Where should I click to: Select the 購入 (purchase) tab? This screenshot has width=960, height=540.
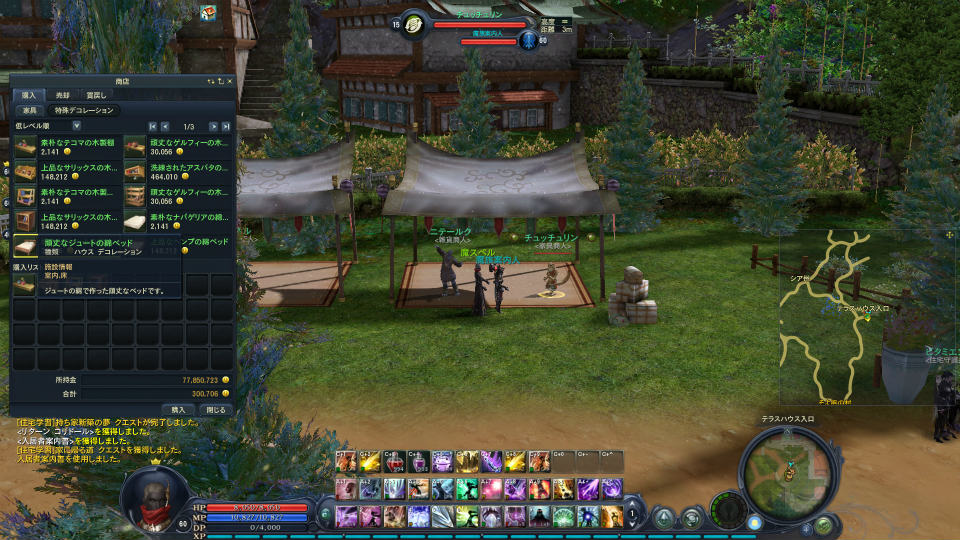pyautogui.click(x=28, y=95)
